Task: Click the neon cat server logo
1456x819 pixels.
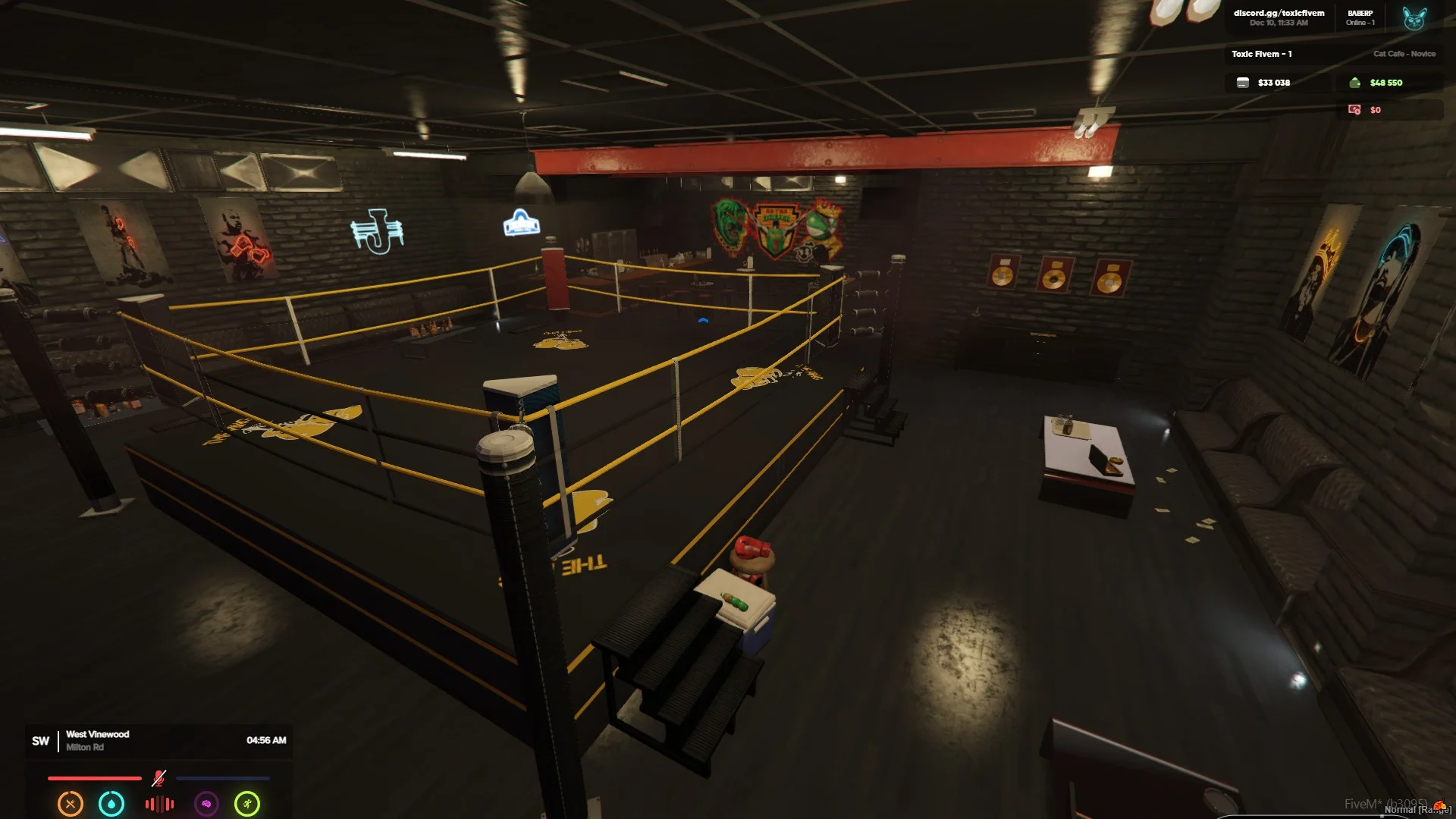Action: click(x=1414, y=17)
